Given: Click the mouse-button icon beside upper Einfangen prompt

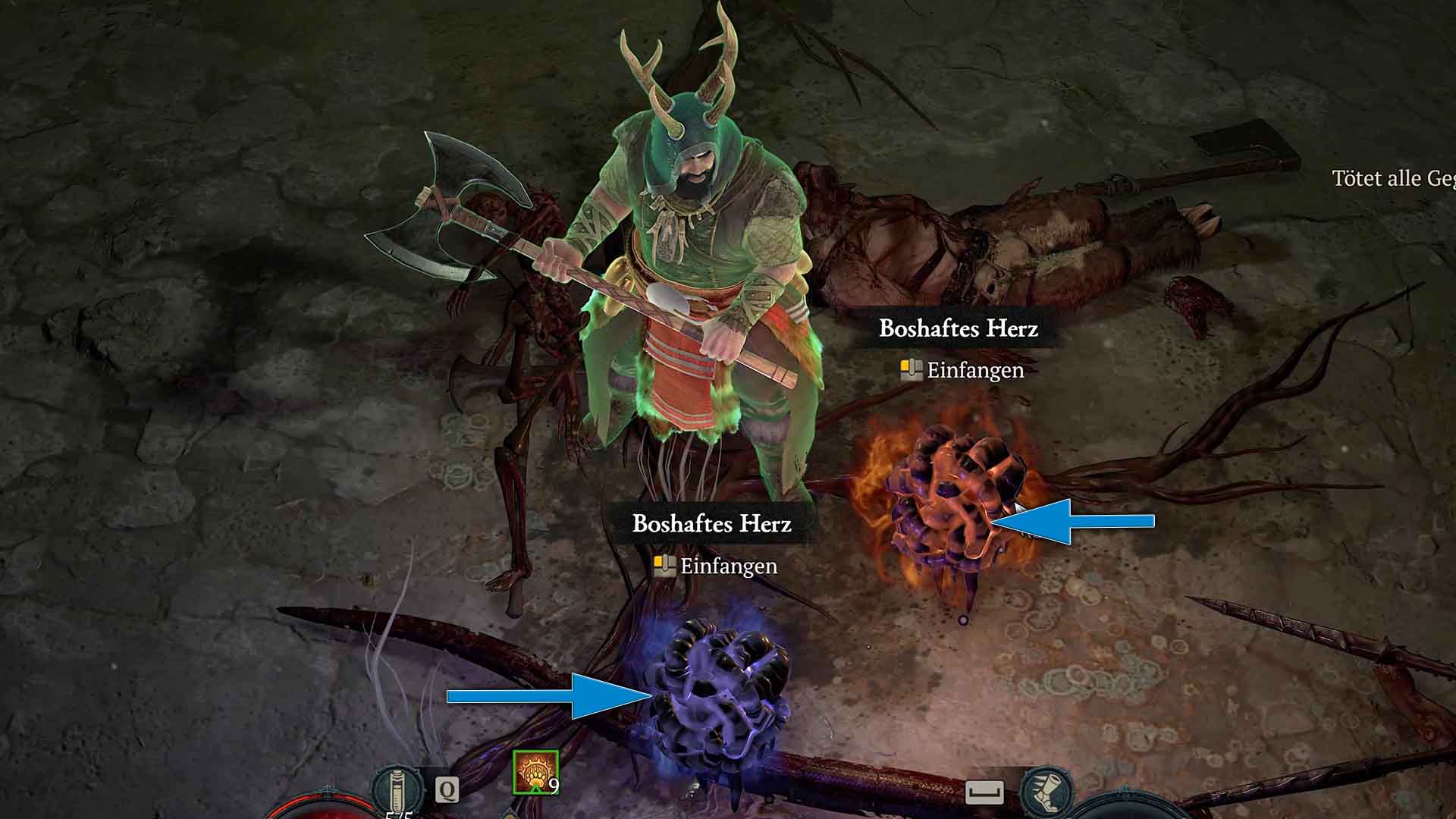Looking at the screenshot, I should point(909,371).
